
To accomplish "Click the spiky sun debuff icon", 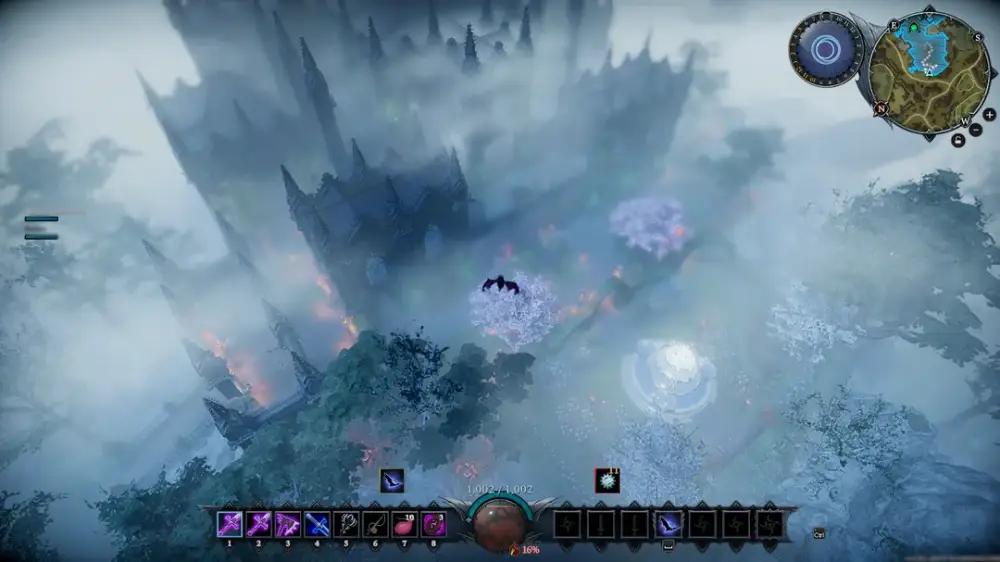I will coord(607,481).
